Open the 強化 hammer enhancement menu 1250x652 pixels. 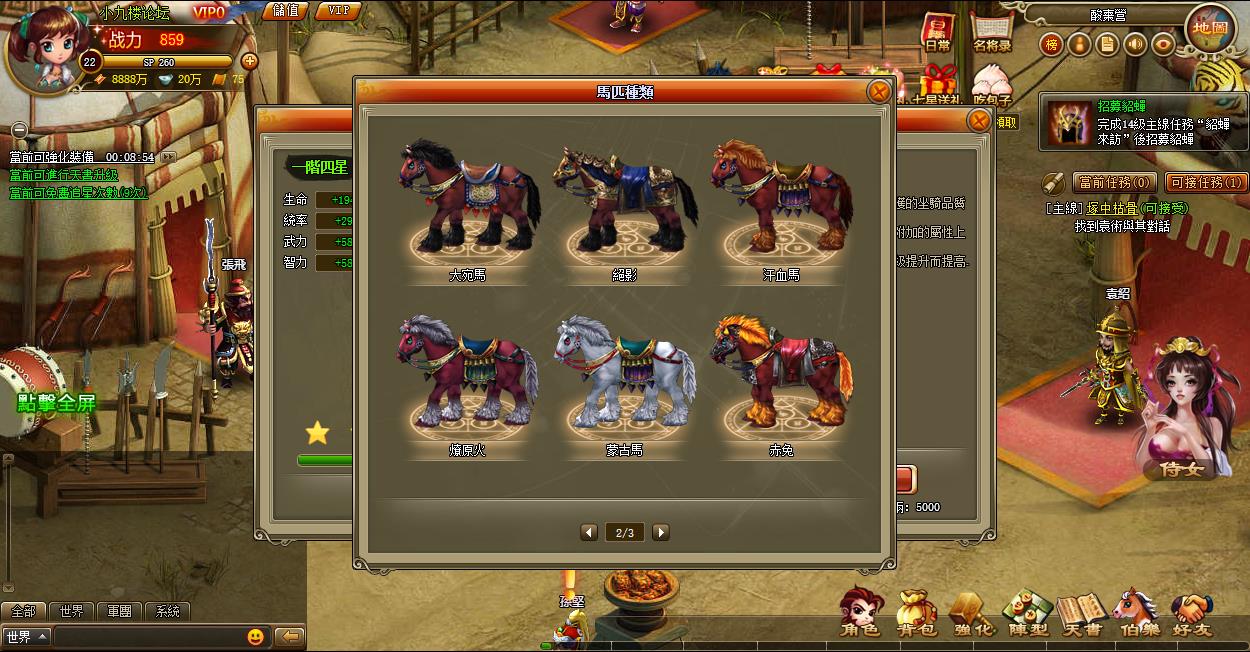[x=972, y=612]
